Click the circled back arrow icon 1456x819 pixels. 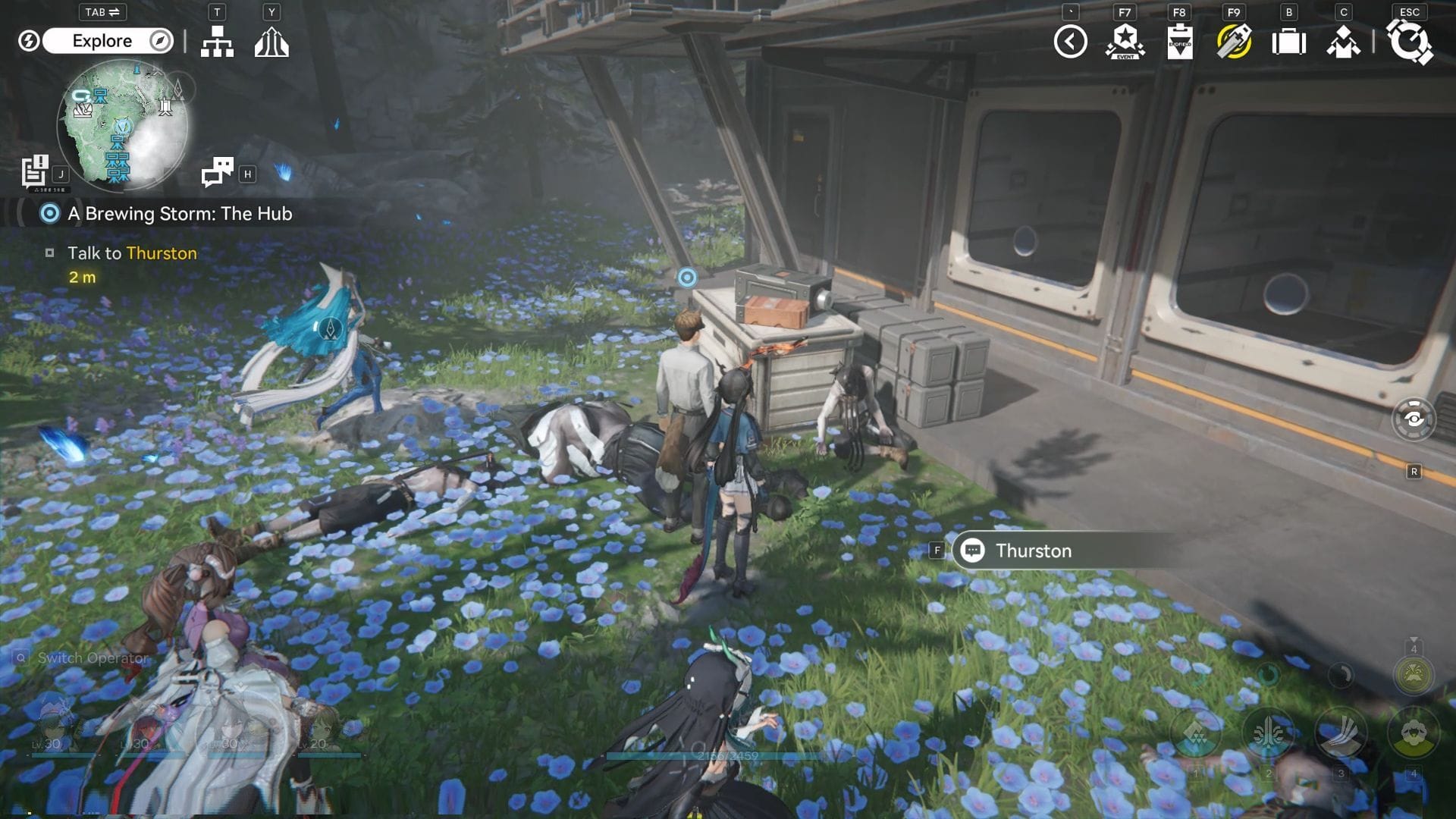pyautogui.click(x=1070, y=42)
